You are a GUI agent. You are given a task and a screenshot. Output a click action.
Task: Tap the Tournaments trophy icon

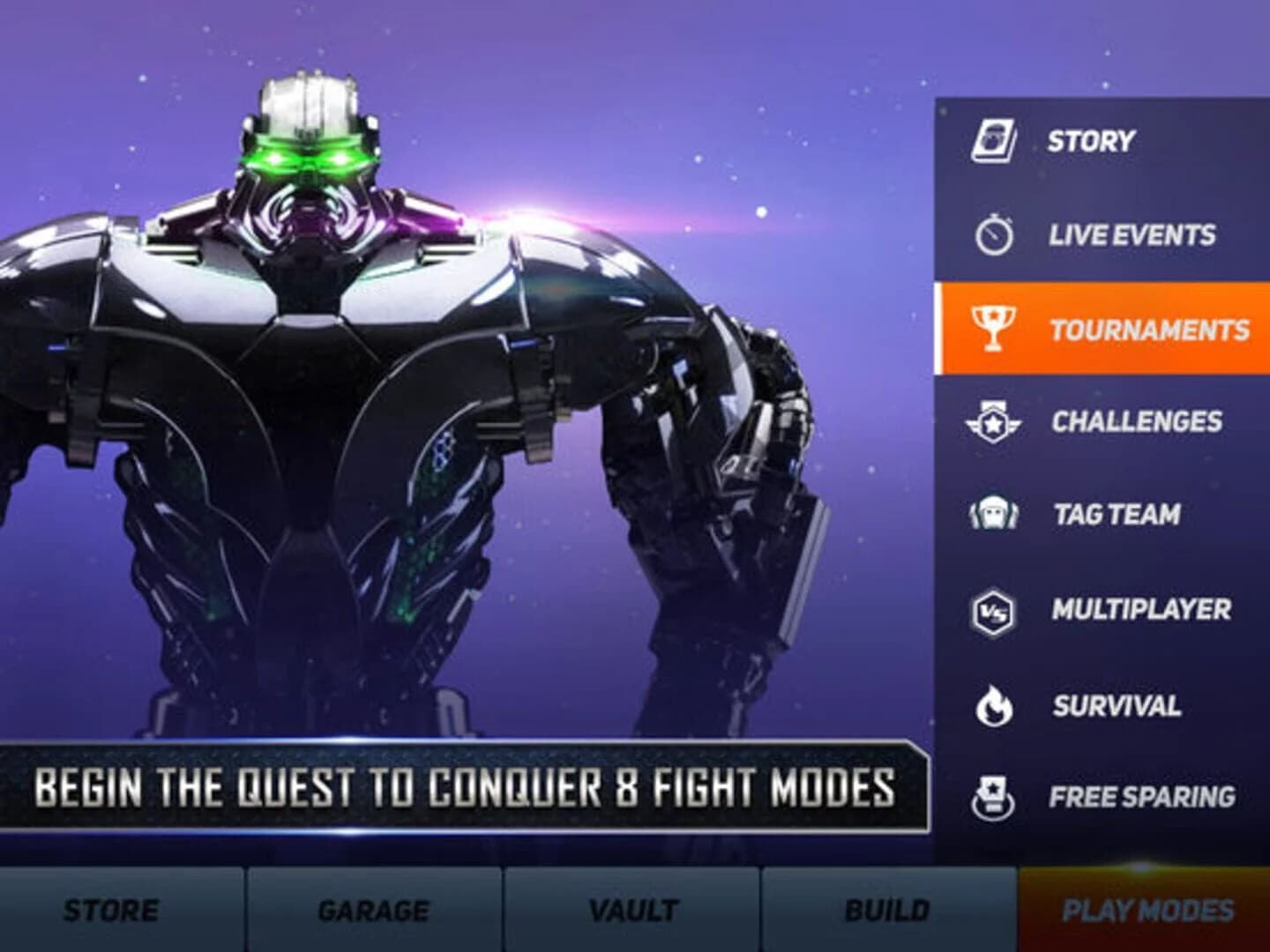coord(995,328)
